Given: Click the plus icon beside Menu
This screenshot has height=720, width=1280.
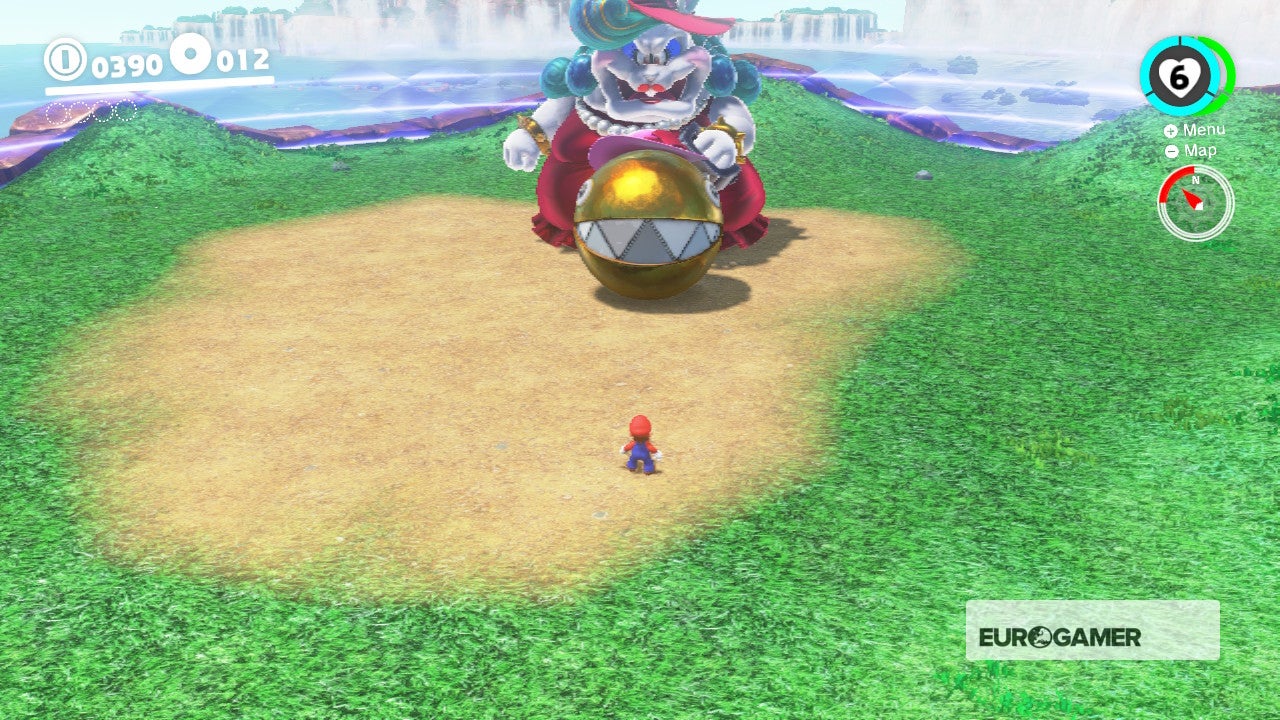Looking at the screenshot, I should (1171, 131).
